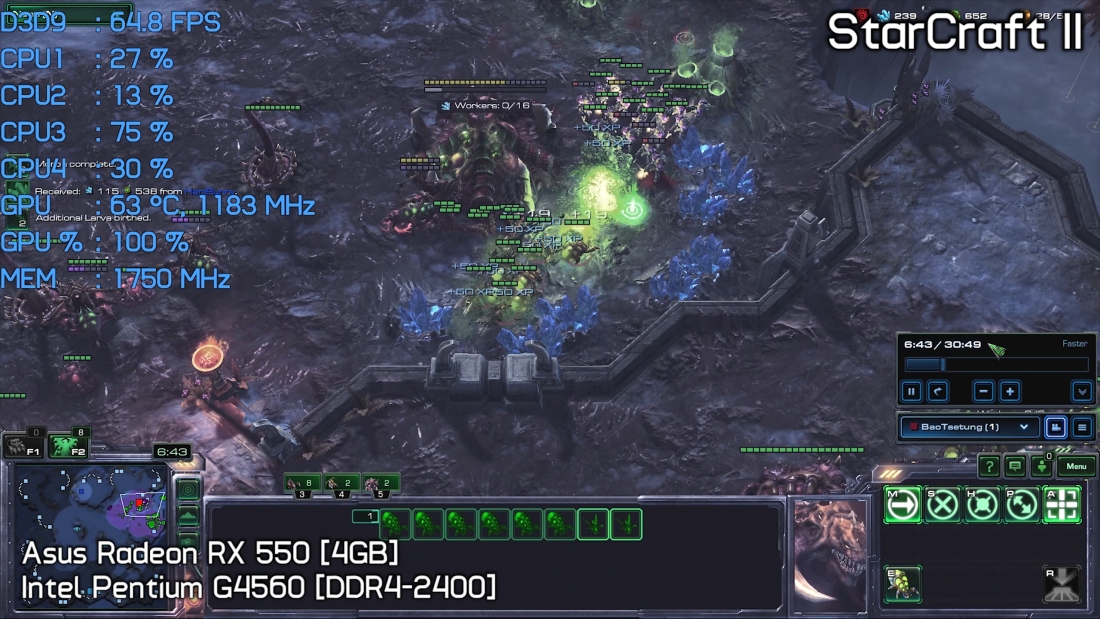Seek along the replay timeline bar
The image size is (1100, 619).
click(995, 366)
